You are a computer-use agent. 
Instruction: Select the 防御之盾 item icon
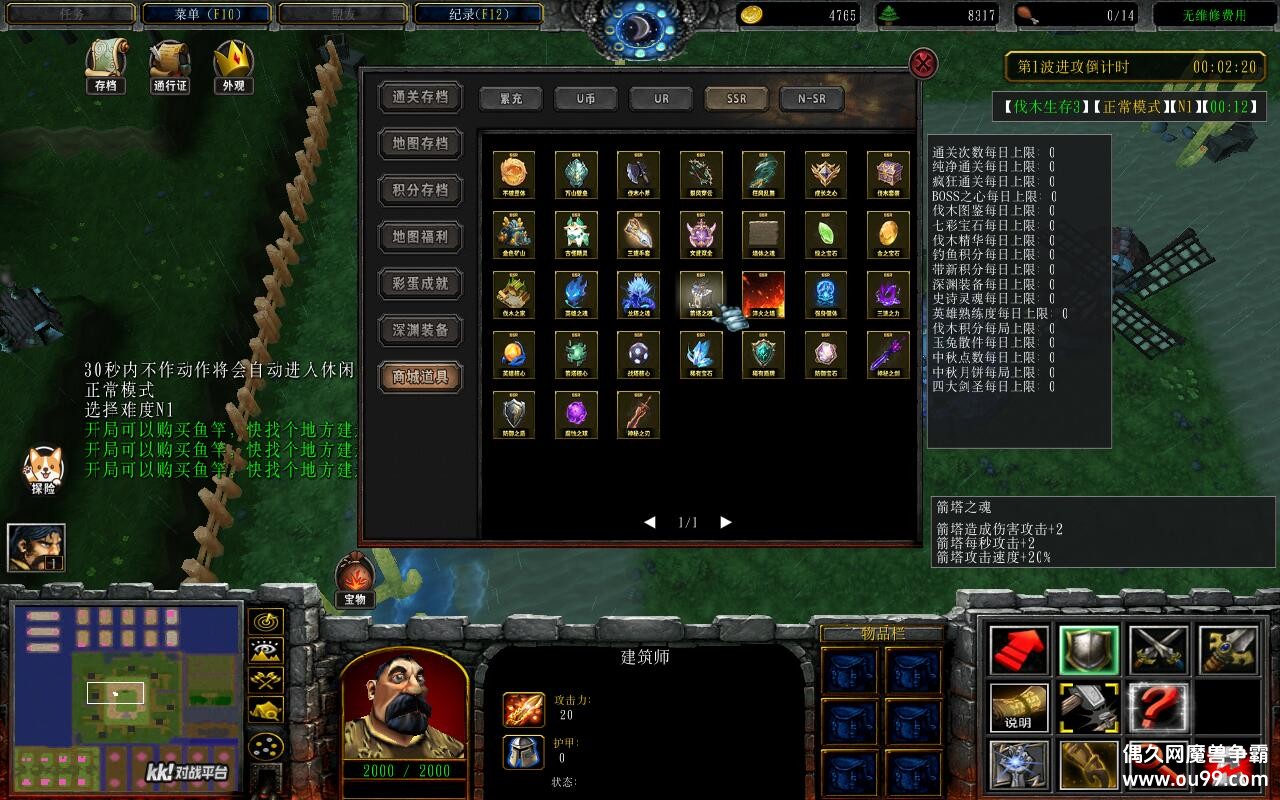coord(513,413)
